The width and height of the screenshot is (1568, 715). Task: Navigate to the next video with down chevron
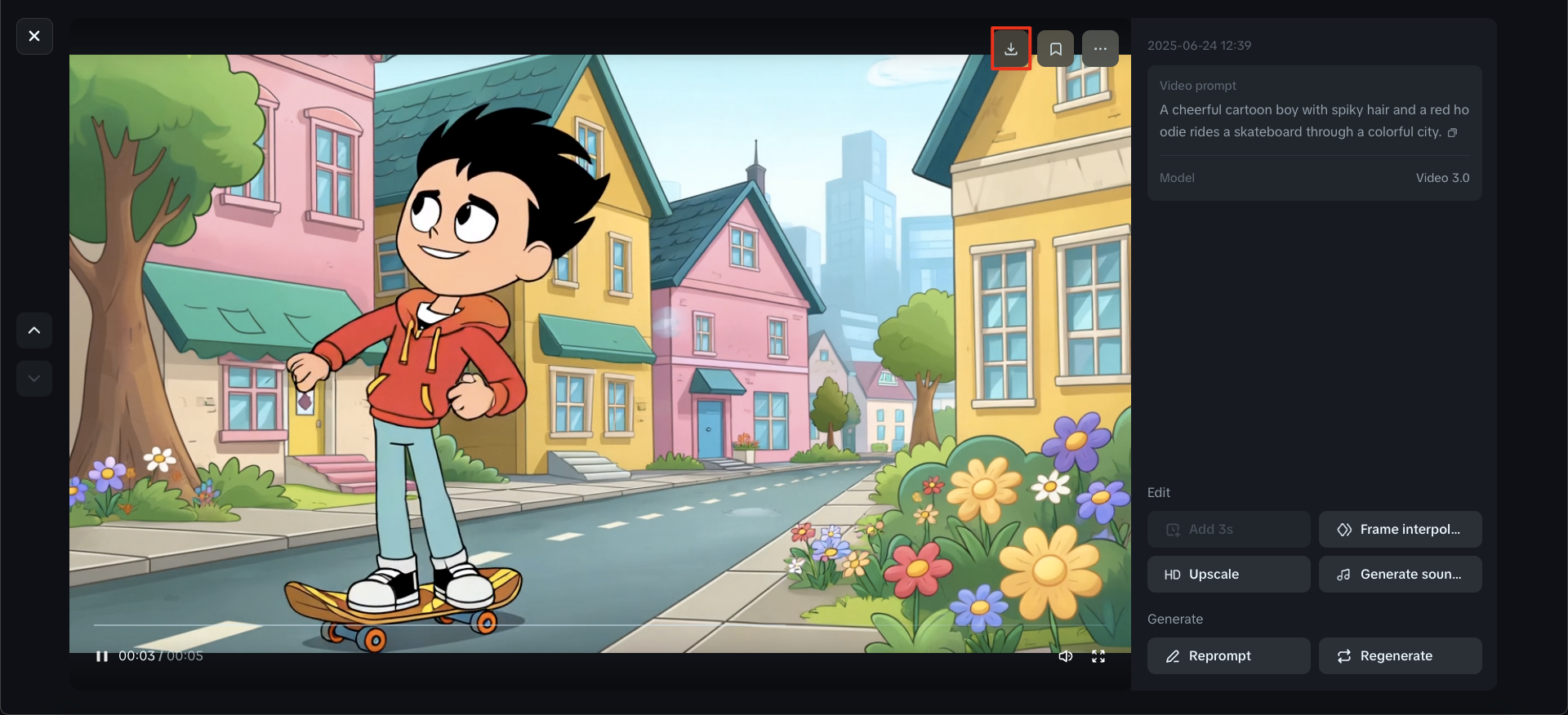33,378
